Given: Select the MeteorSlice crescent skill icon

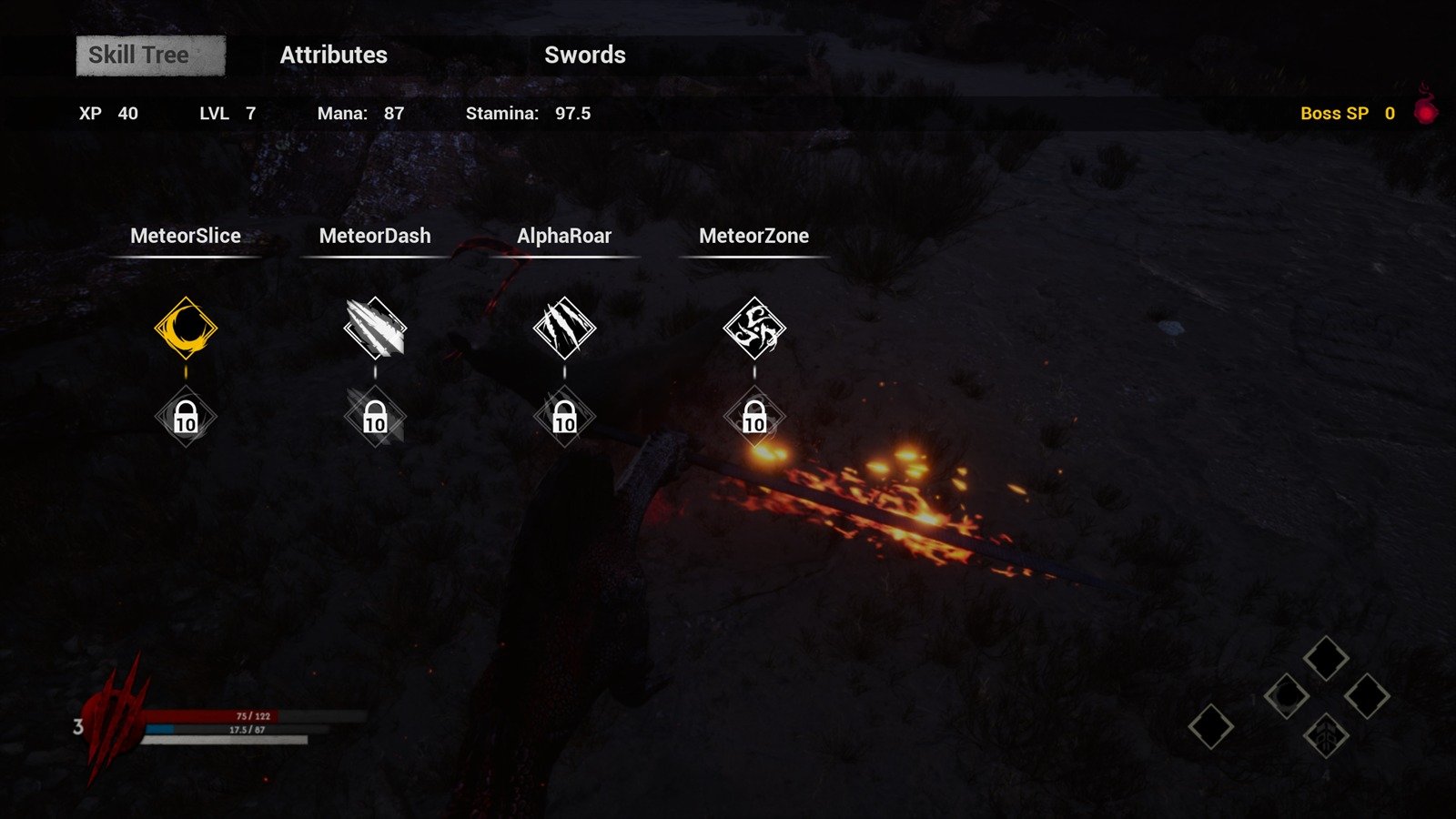Looking at the screenshot, I should [186, 328].
